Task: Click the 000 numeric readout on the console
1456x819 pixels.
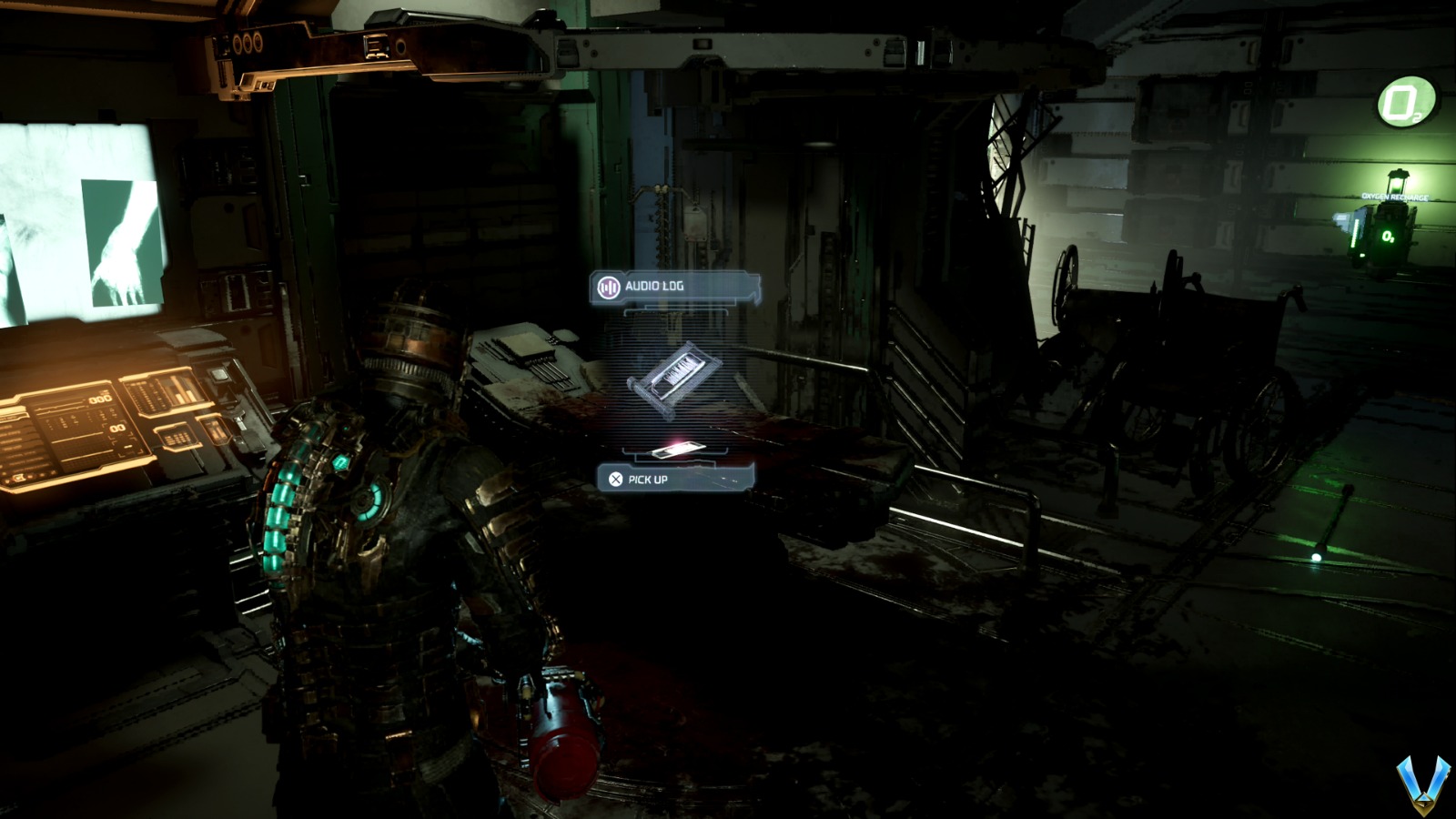Action: click(101, 399)
